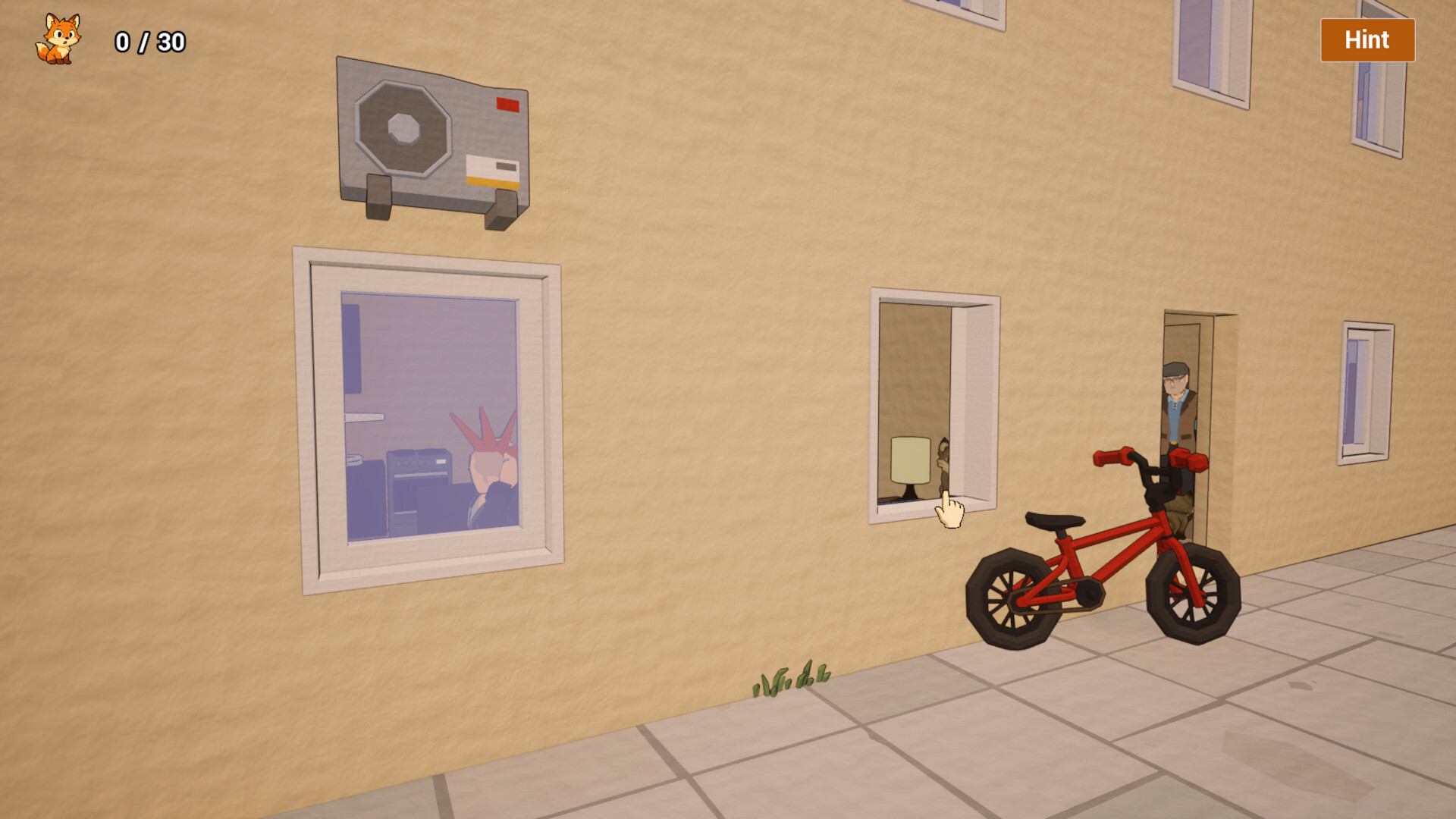
Task: Click the fox icon in the top-left corner
Action: point(59,38)
